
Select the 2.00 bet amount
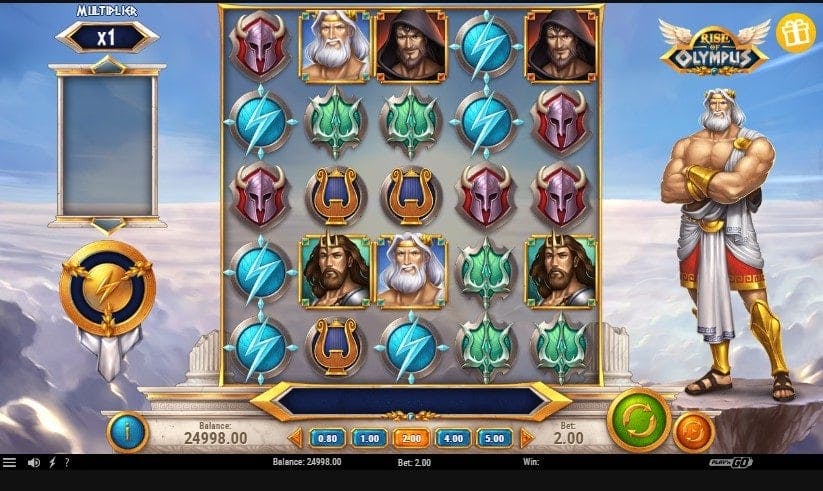pos(411,438)
